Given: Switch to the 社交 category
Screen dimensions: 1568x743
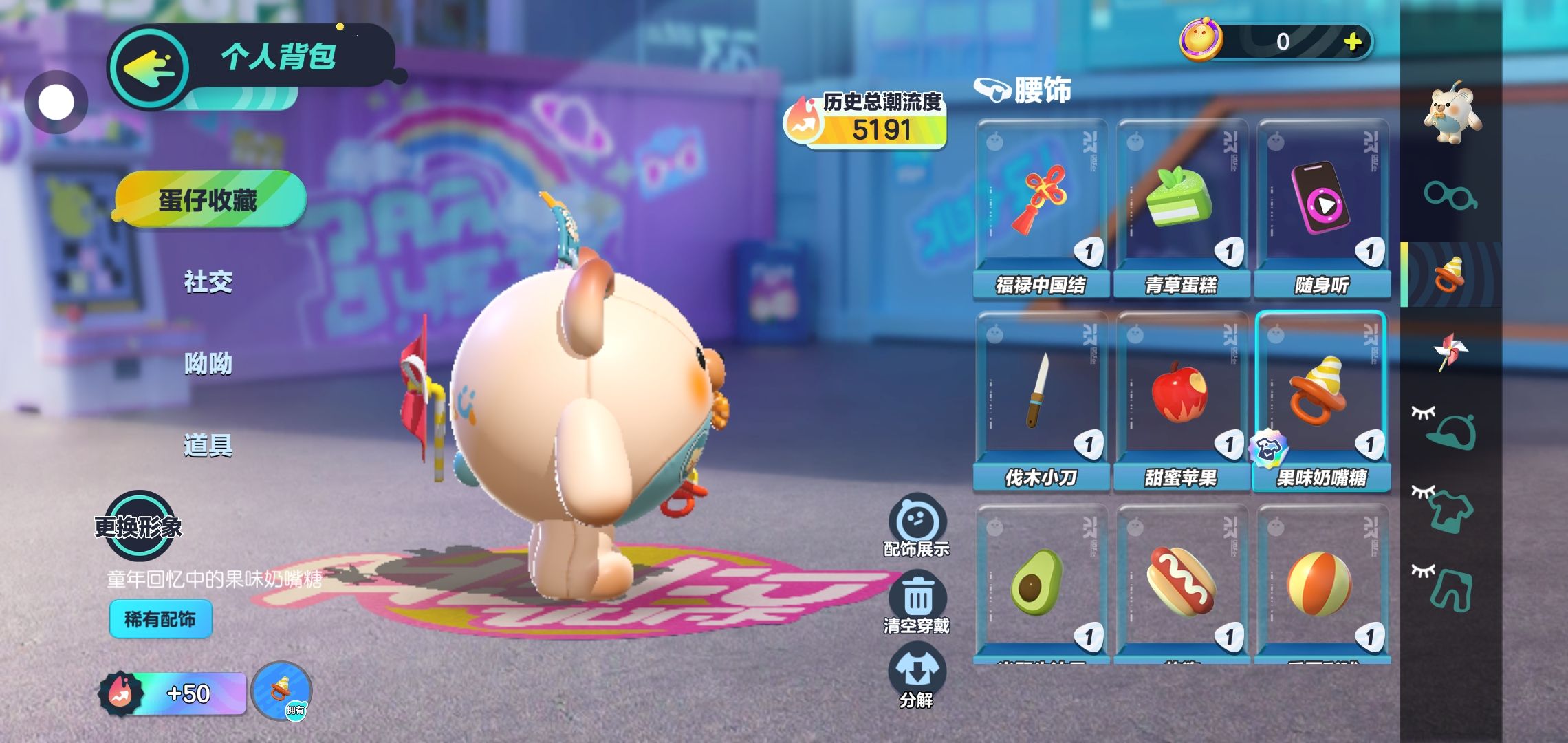Looking at the screenshot, I should 208,281.
